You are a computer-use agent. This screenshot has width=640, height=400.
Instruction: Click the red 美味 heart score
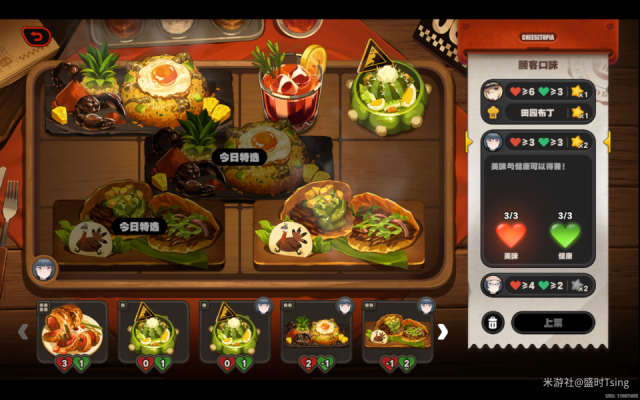click(x=511, y=237)
